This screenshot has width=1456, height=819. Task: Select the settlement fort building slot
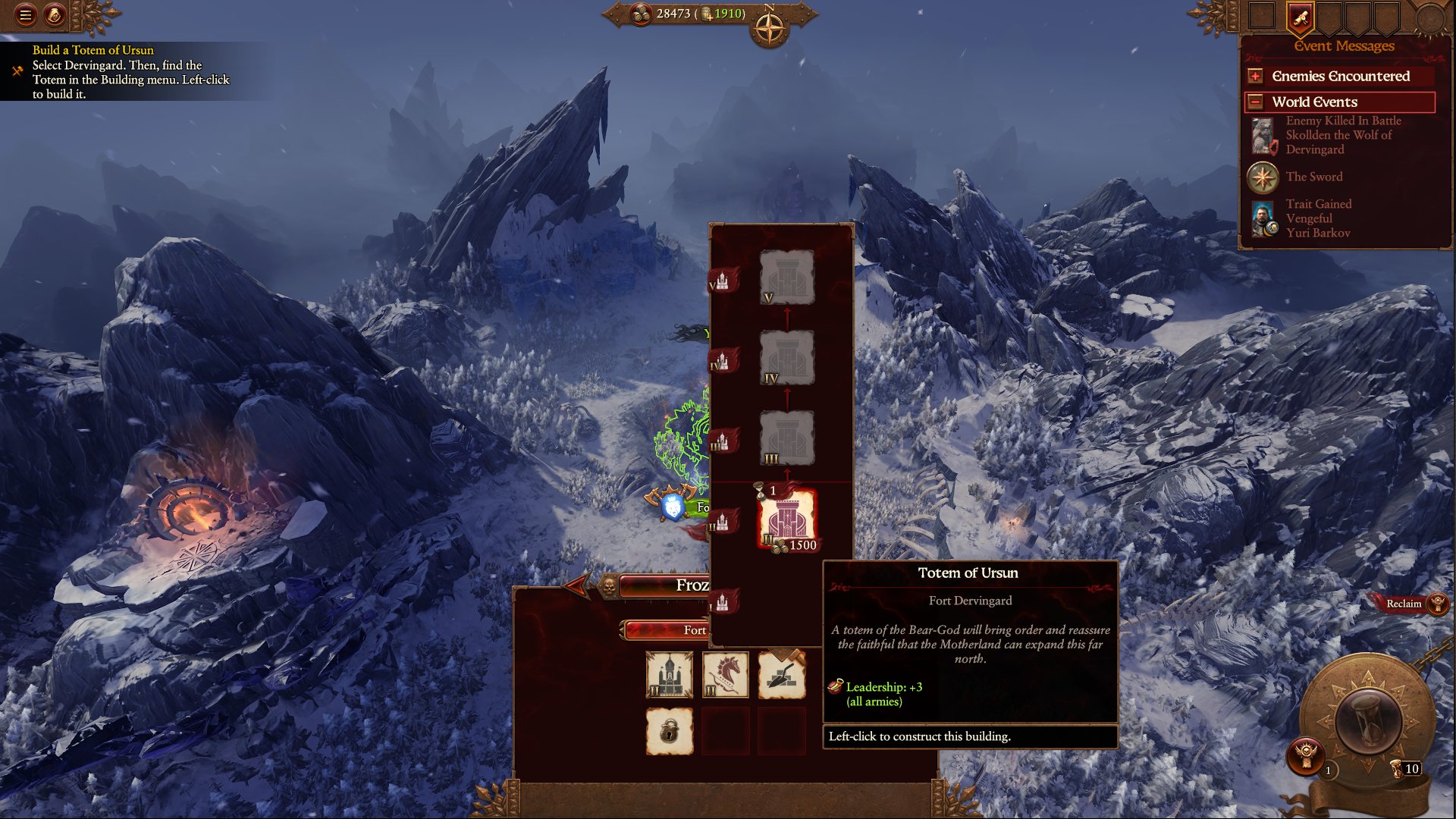669,674
